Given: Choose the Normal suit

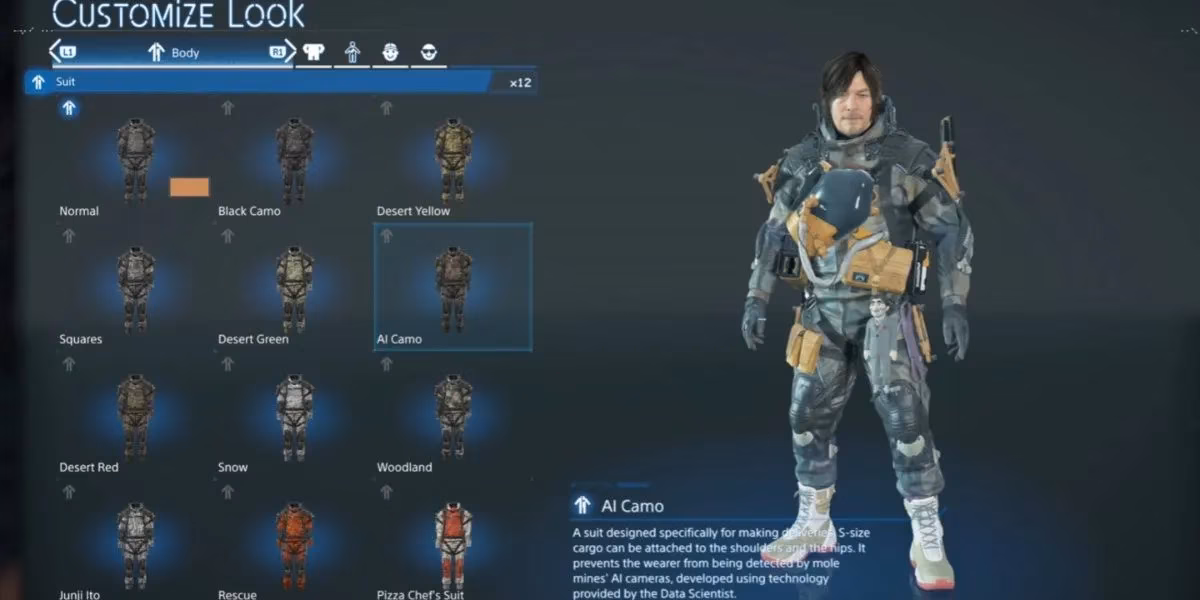Looking at the screenshot, I should pyautogui.click(x=135, y=160).
